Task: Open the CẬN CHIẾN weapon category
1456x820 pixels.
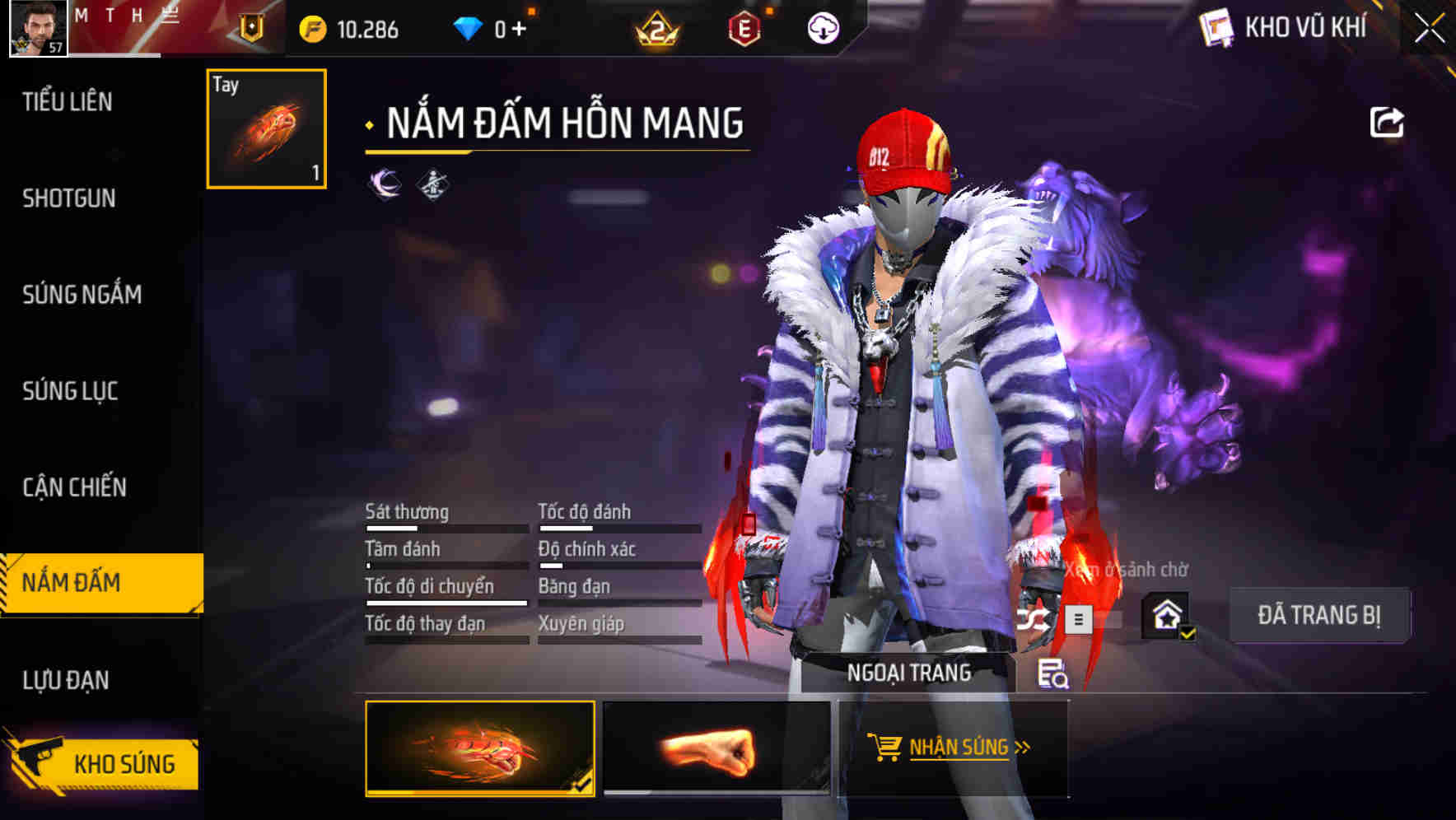Action: pos(74,487)
